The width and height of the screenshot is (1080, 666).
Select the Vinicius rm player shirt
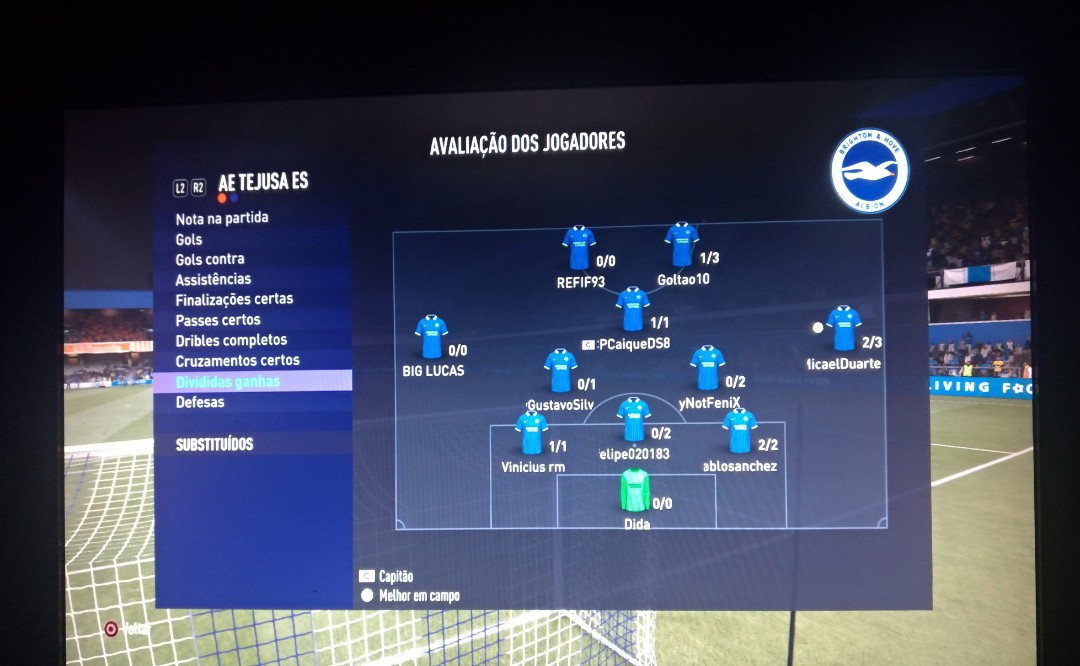[x=531, y=433]
